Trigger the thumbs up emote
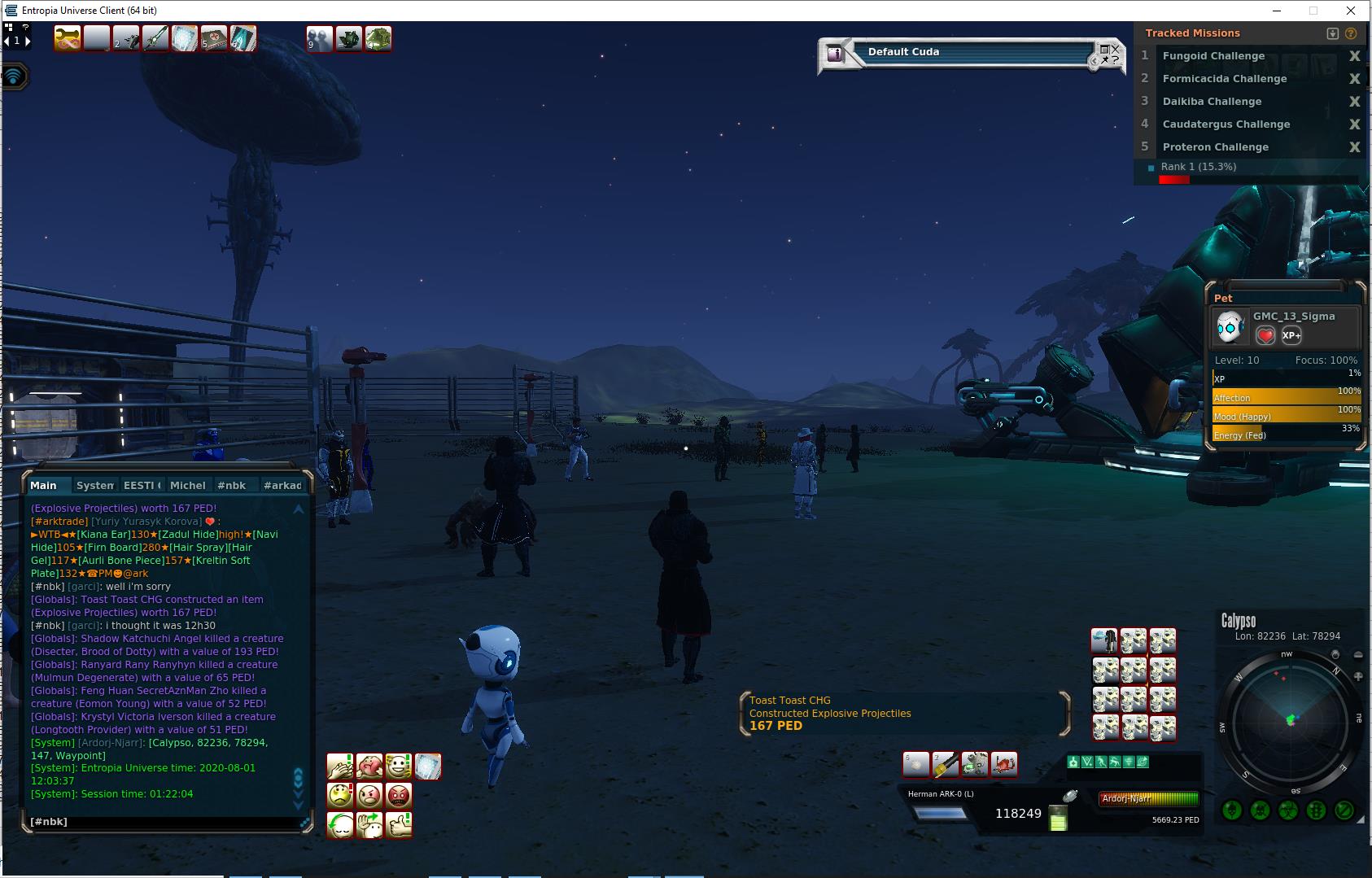 (x=398, y=825)
